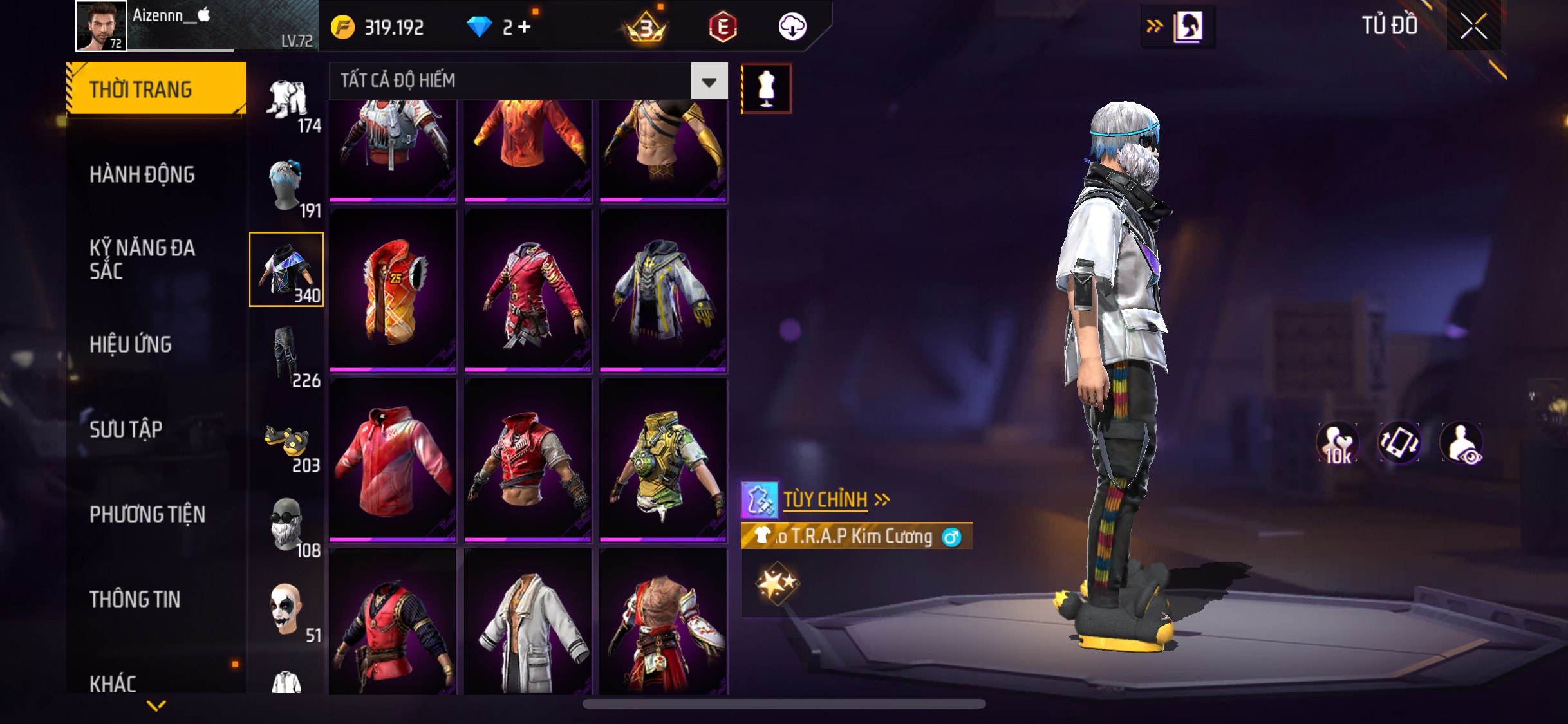
Task: Close the wardrobe with the X button
Action: click(x=1473, y=26)
